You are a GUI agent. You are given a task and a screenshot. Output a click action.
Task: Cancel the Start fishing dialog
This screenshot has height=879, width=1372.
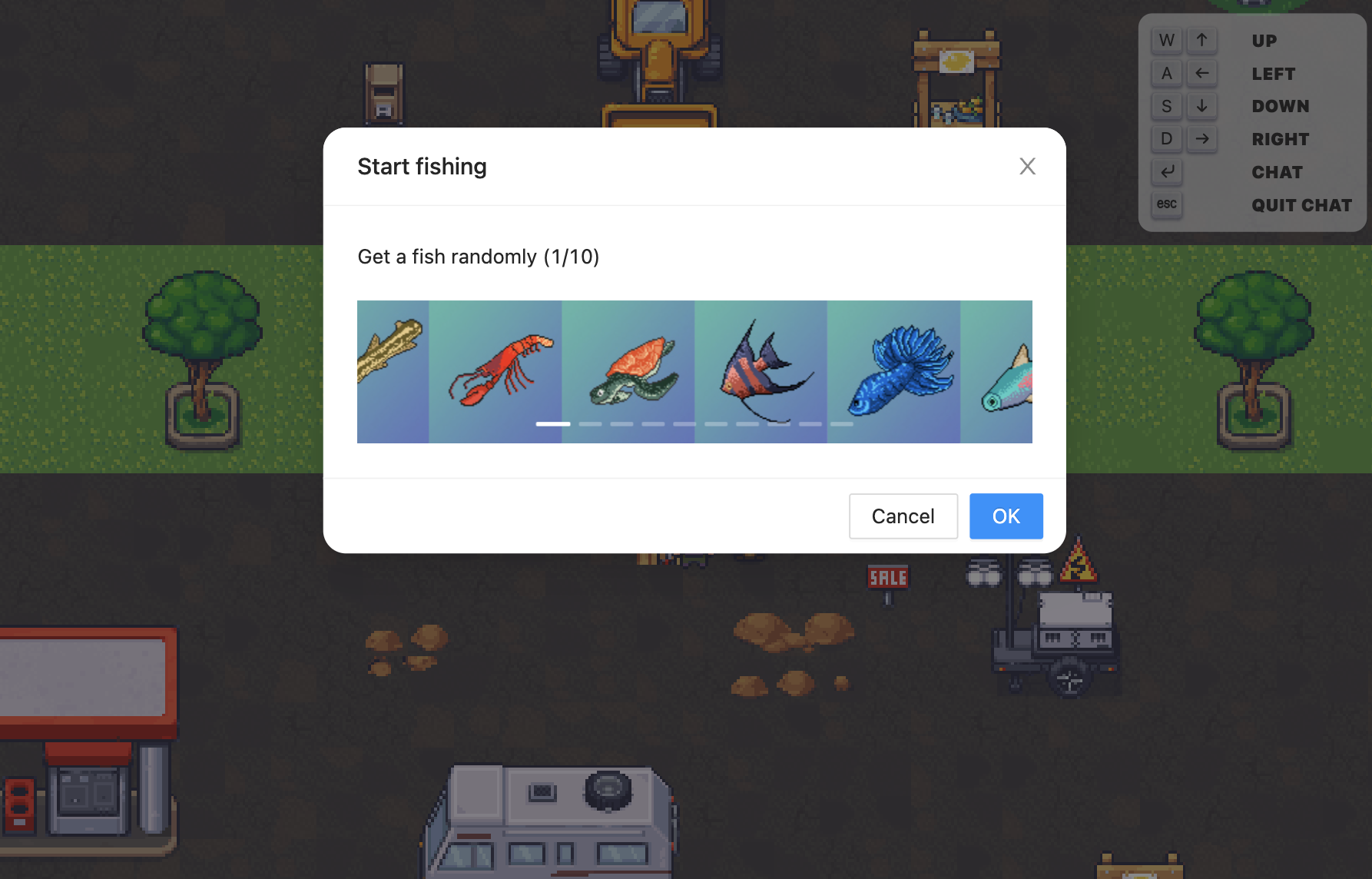[903, 516]
